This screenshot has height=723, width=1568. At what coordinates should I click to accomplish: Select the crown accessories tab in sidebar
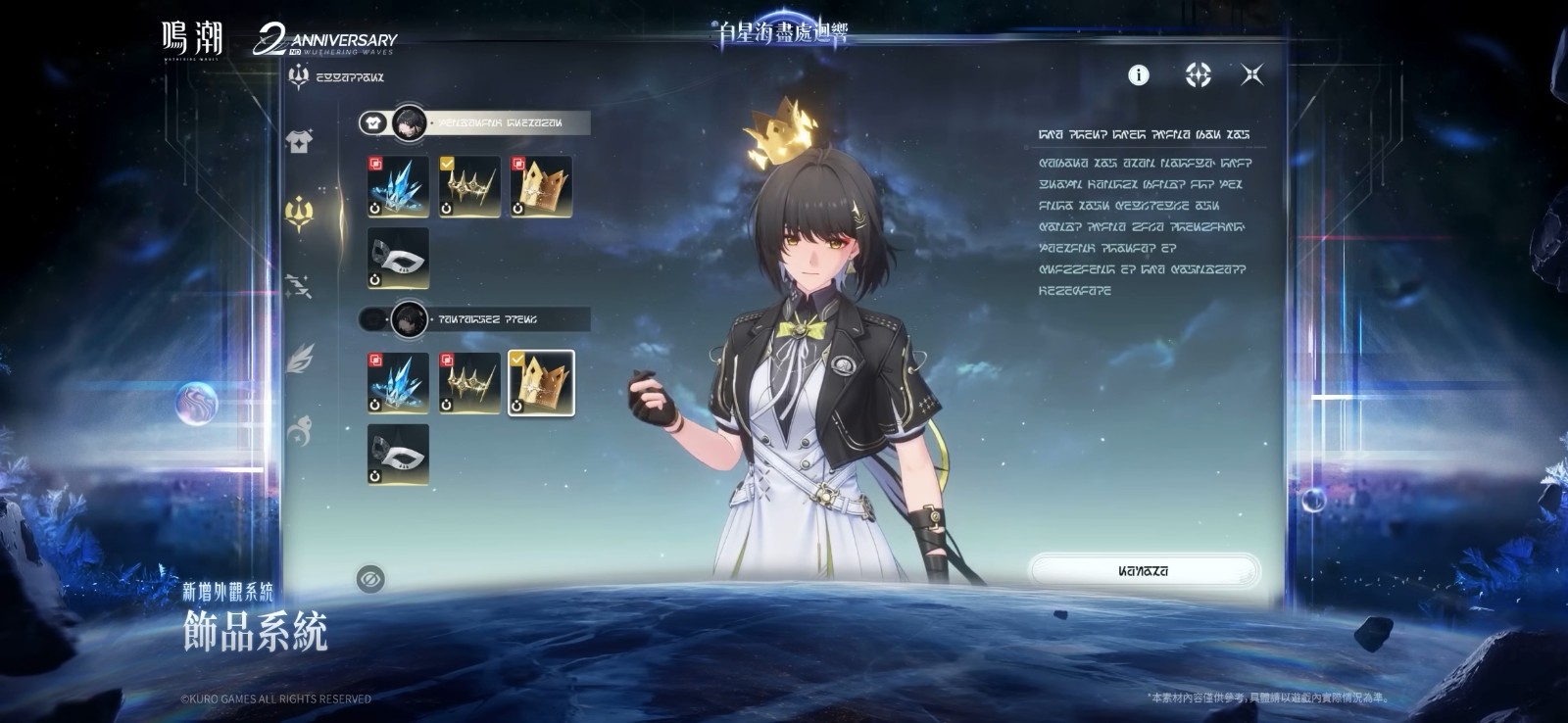299,212
